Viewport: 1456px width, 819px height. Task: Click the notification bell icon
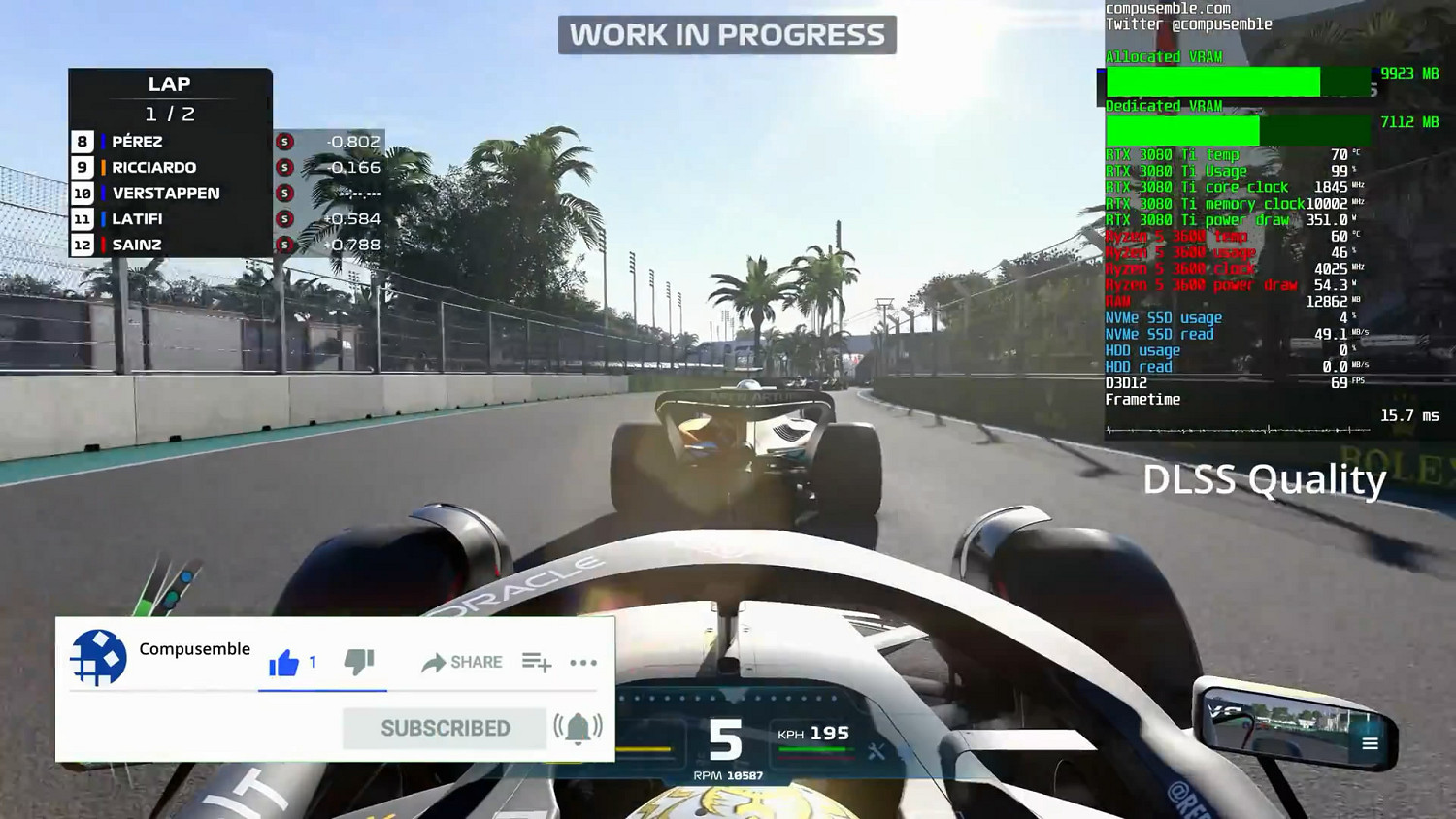click(579, 728)
